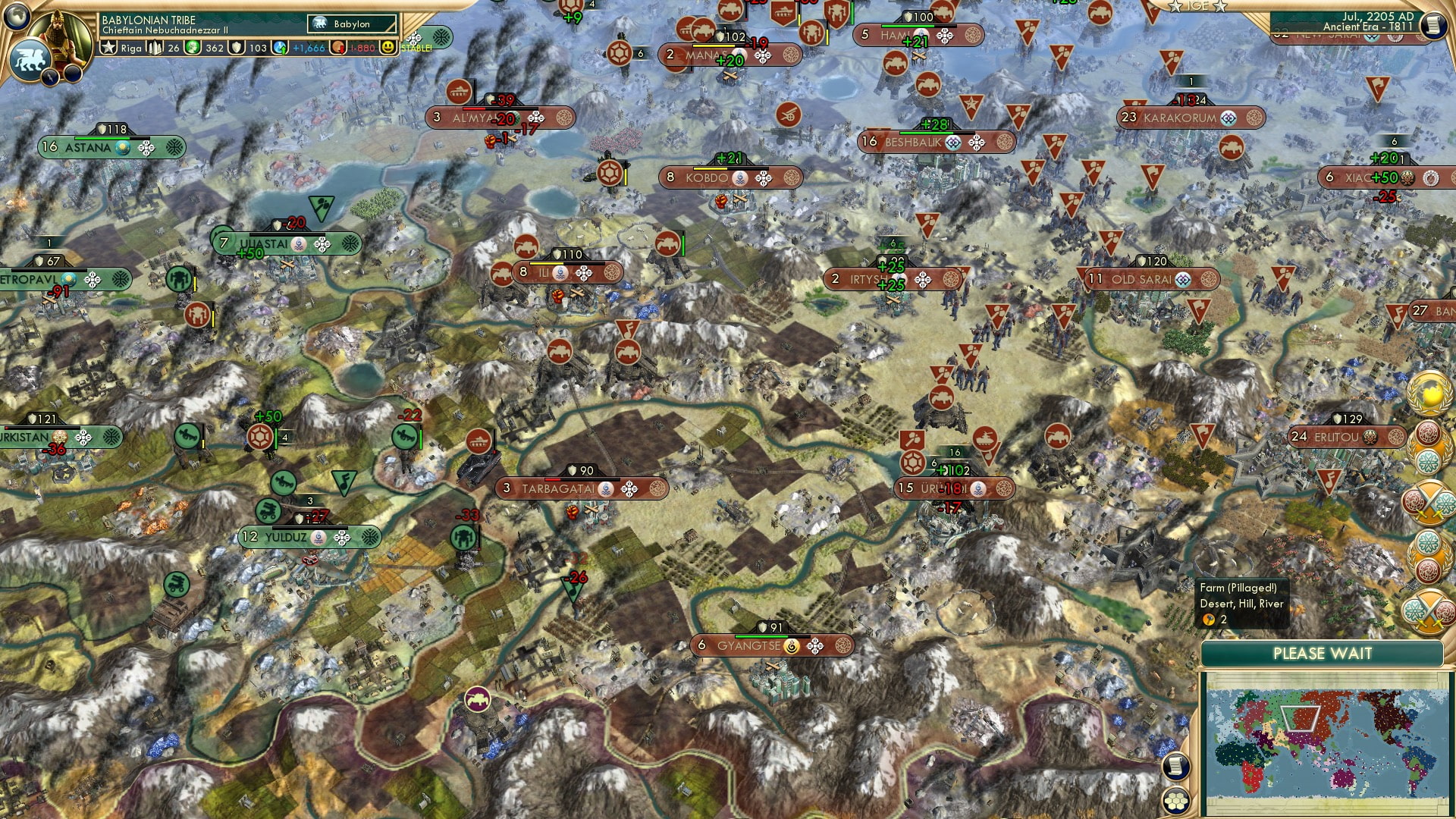Click the happiness smiley face icon
Viewport: 1456px width, 819px height.
[x=388, y=48]
